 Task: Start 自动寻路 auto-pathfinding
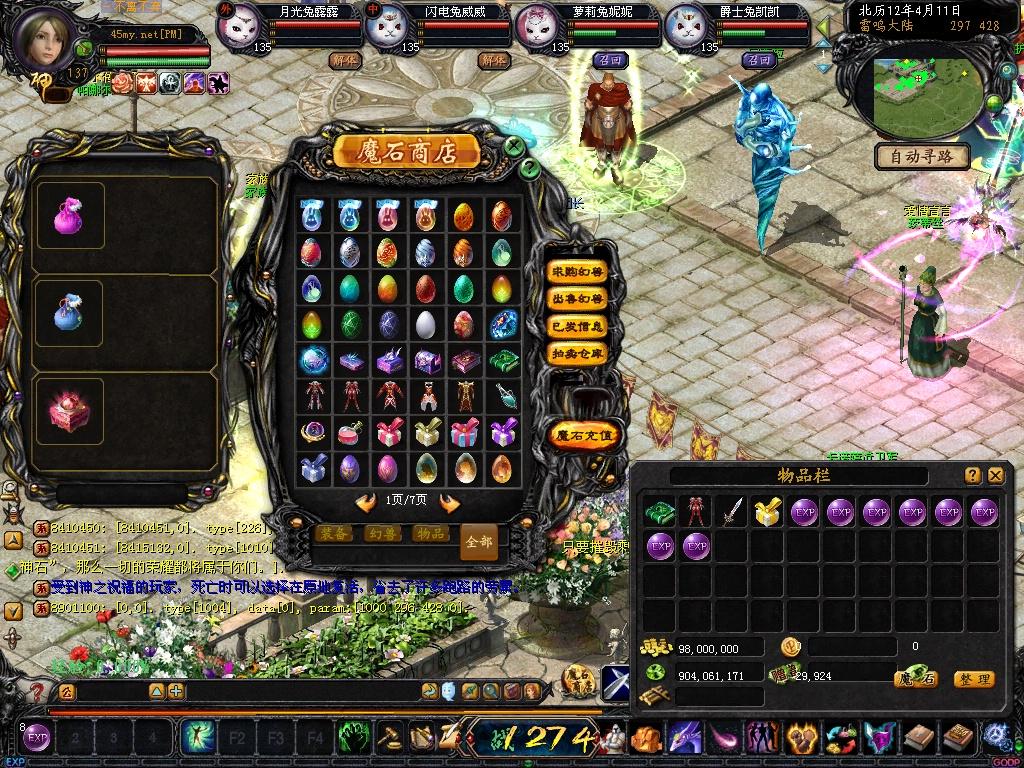coord(922,156)
